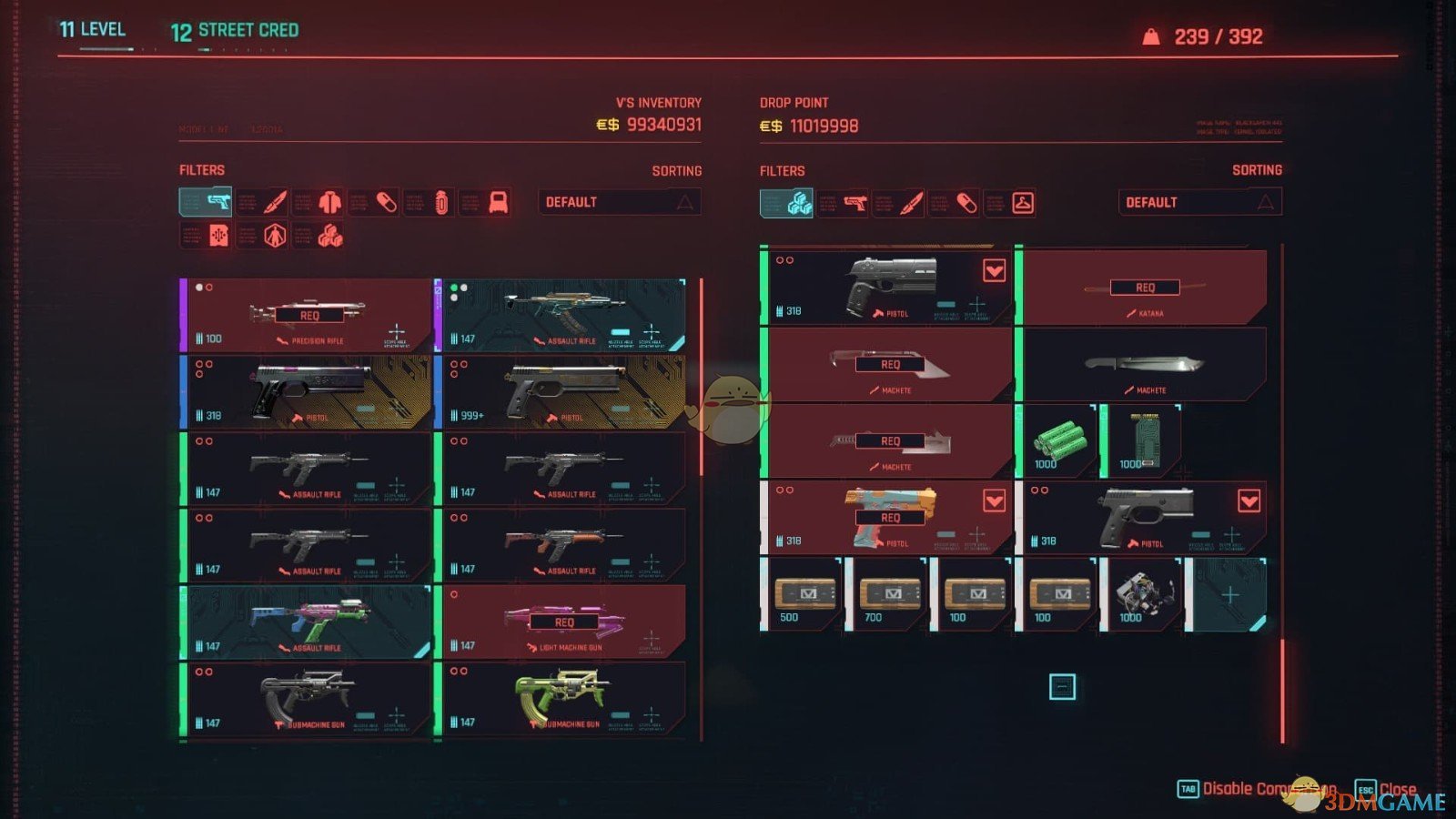Select Drop Point's clothing hanger filter
Screen dimensions: 1456x819
coord(1023,202)
